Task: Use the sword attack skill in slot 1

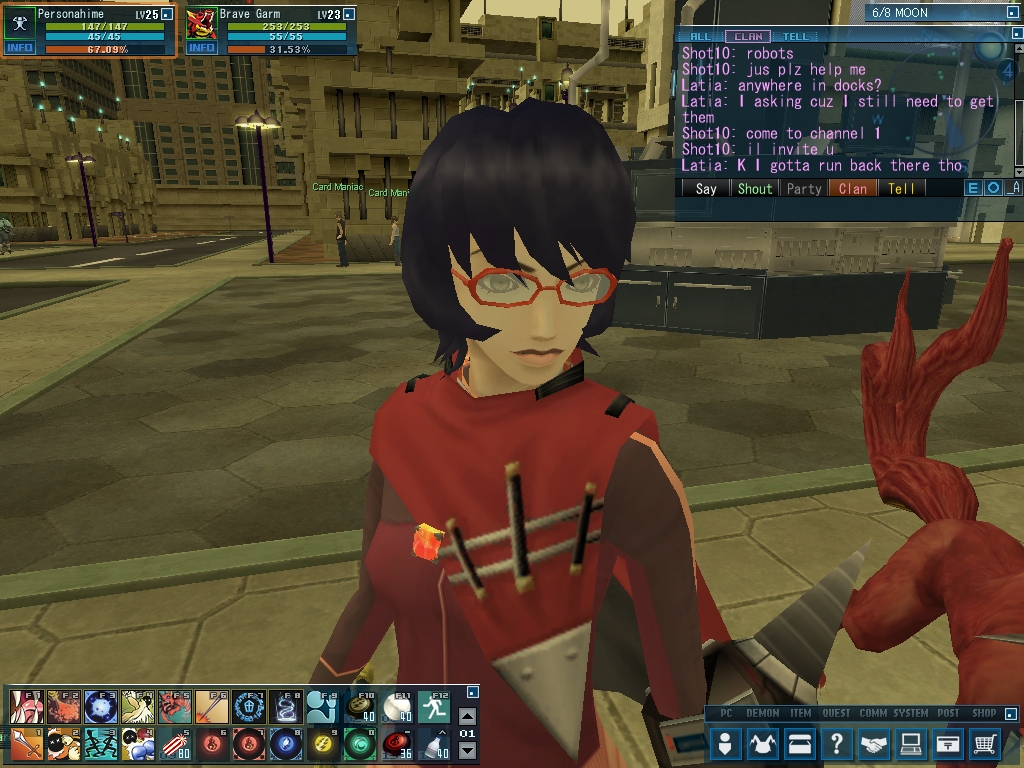Action: click(25, 743)
